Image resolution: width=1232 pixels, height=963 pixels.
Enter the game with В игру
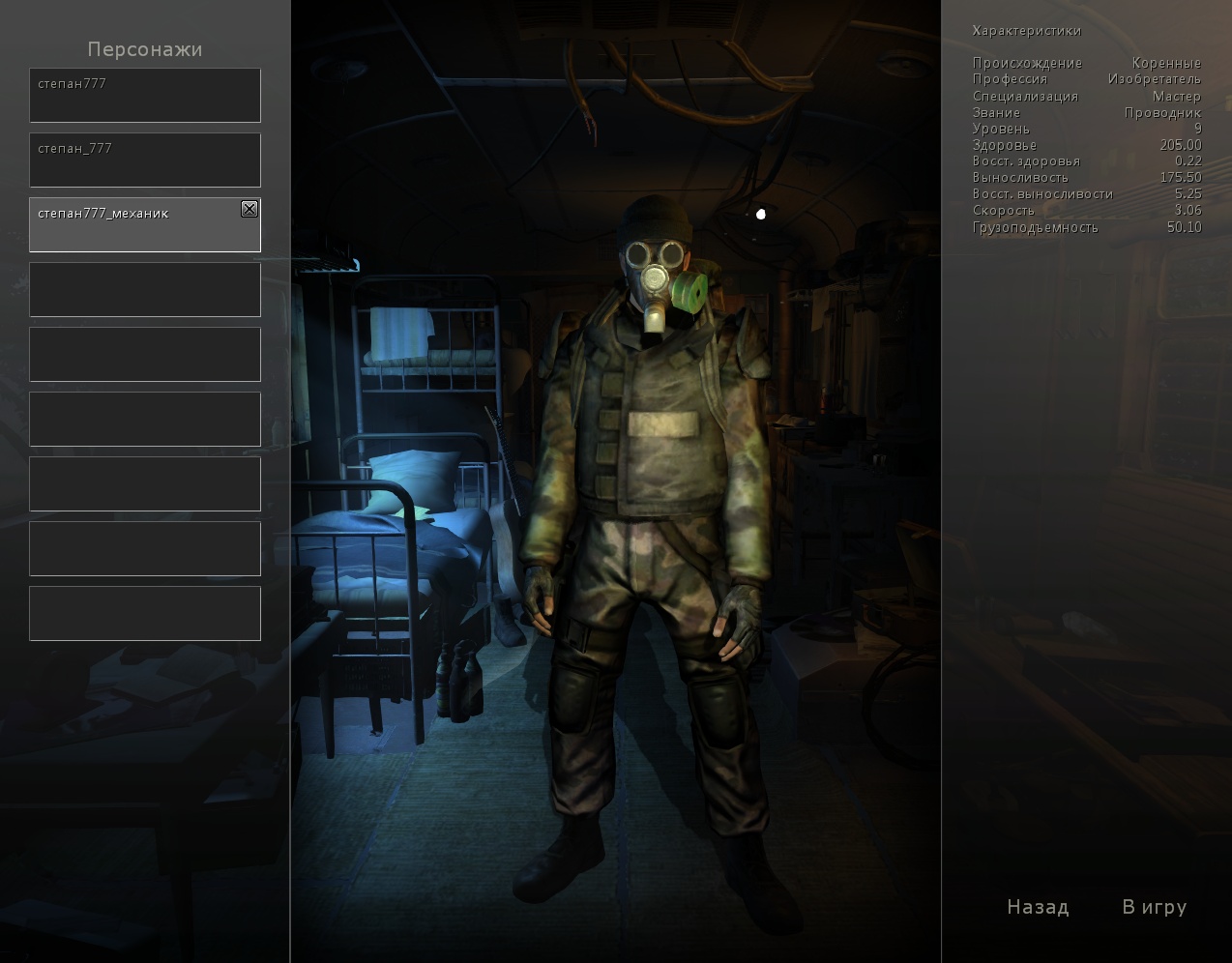click(1154, 907)
